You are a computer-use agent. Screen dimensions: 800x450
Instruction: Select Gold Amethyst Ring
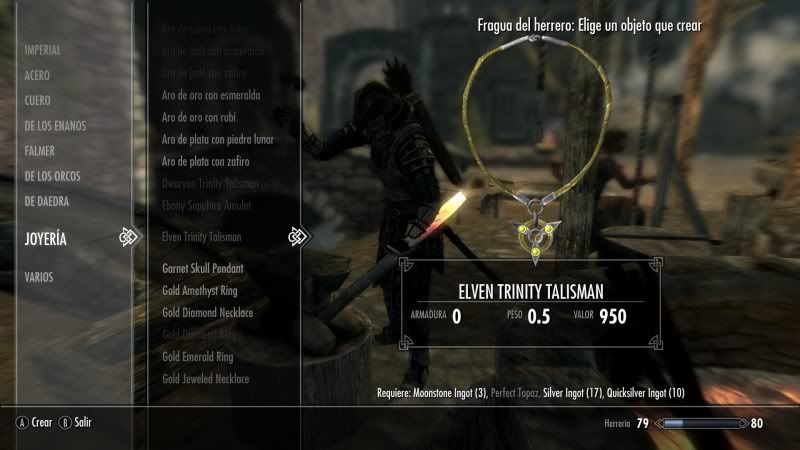pos(200,291)
